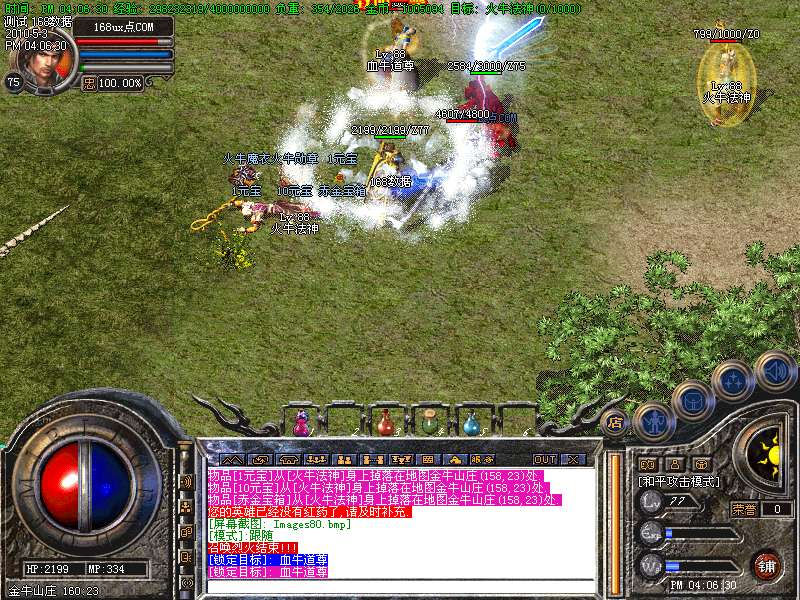Toggle the 和平攻击模式 attack mode label
This screenshot has width=800, height=600.
click(680, 481)
